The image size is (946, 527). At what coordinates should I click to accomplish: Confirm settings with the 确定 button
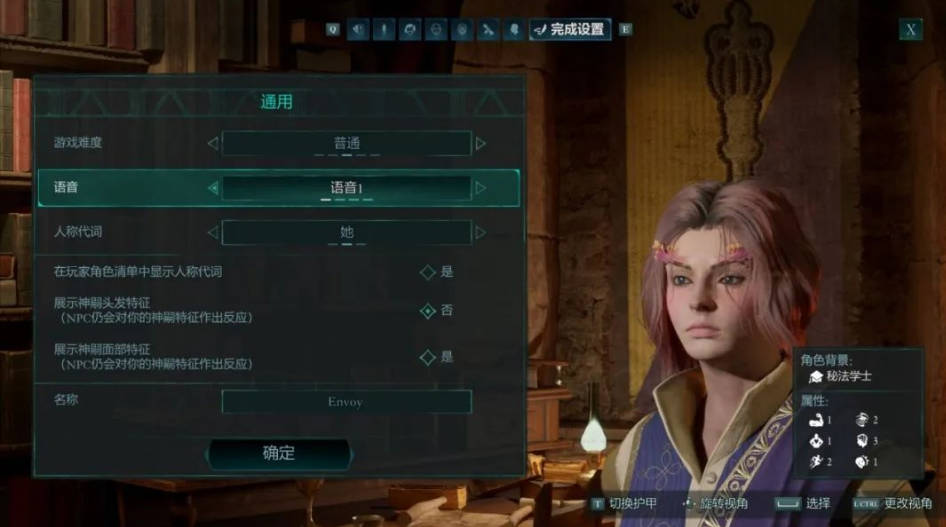279,453
